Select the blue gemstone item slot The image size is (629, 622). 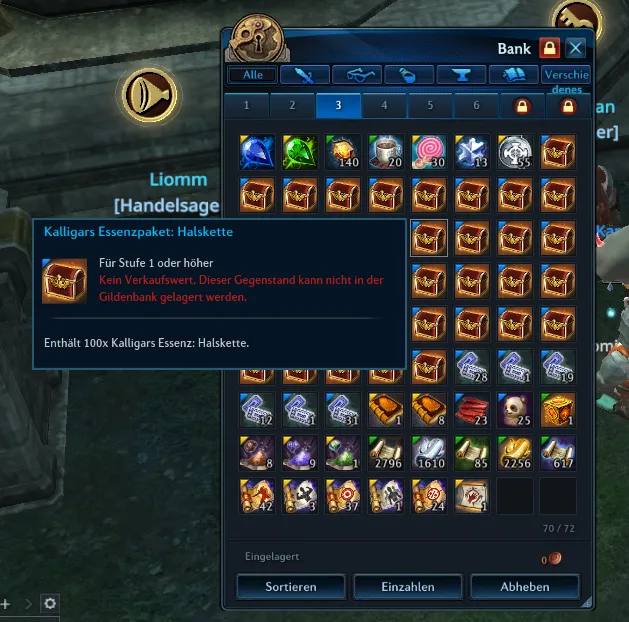pyautogui.click(x=257, y=152)
